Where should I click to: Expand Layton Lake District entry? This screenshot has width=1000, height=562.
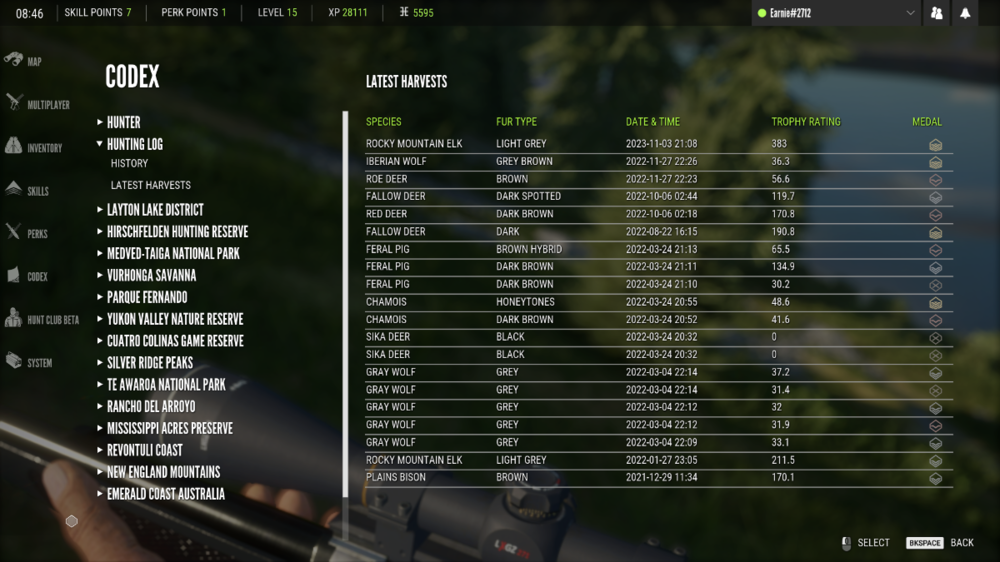click(155, 210)
